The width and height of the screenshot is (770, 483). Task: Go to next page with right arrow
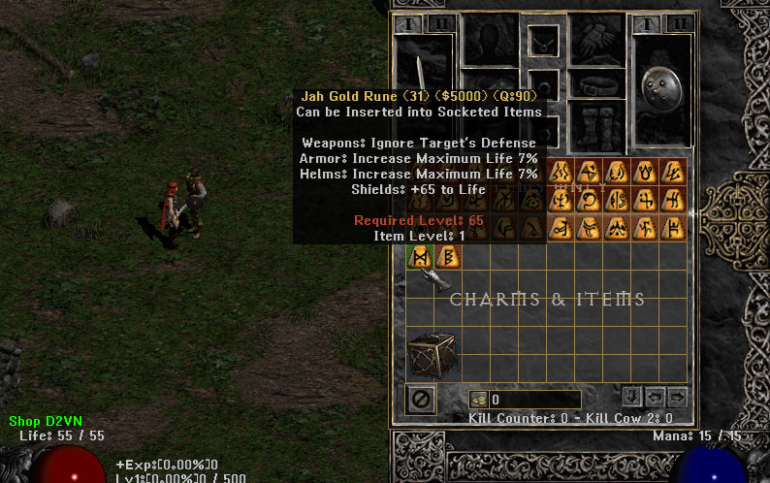click(677, 396)
